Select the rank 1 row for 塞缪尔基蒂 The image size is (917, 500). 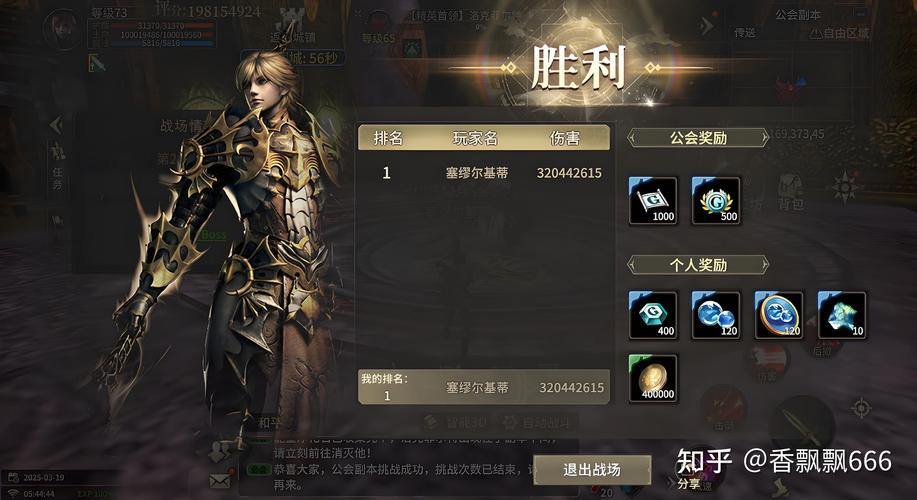(x=484, y=173)
